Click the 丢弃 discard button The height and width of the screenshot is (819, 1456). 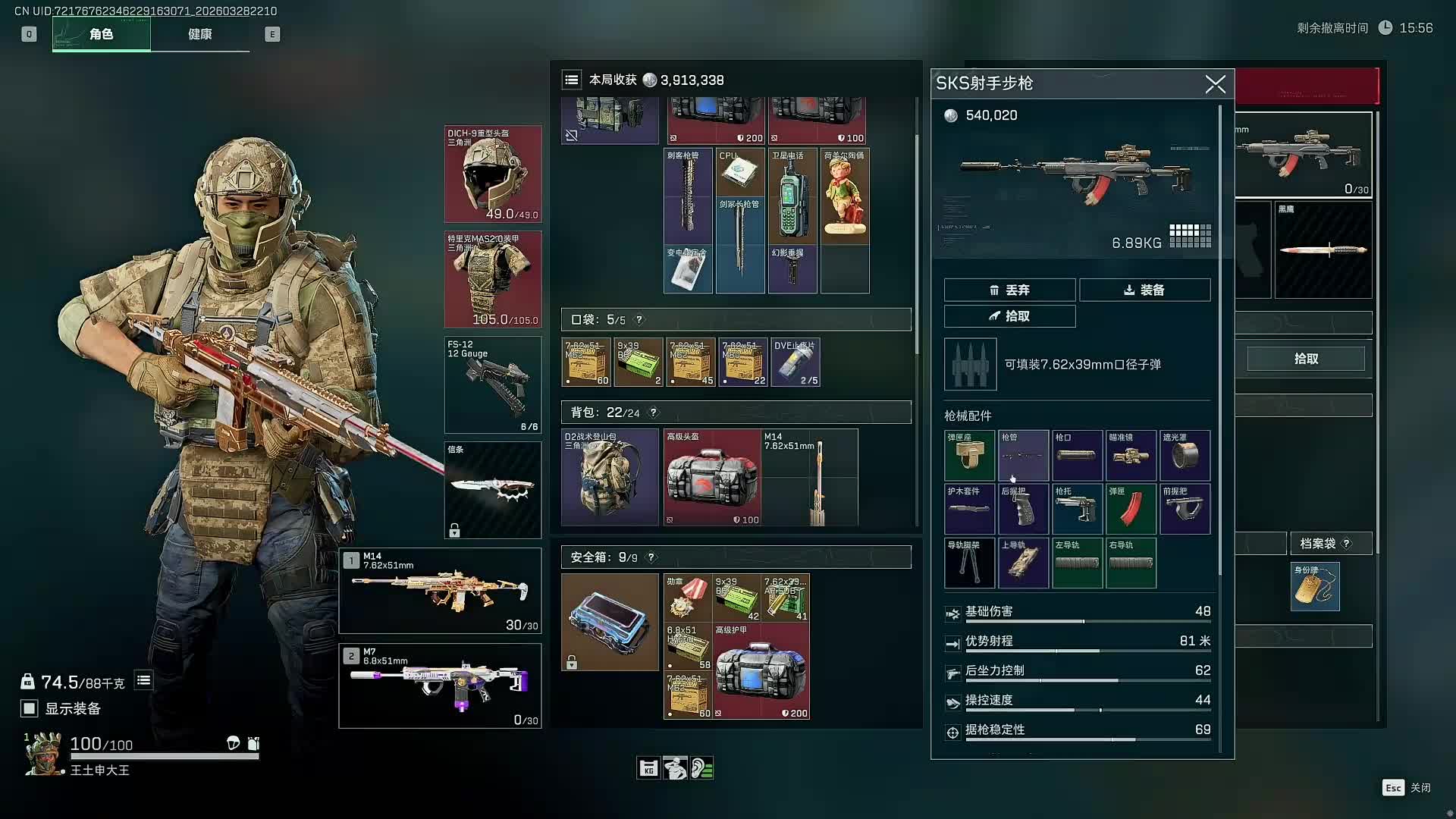(1009, 290)
